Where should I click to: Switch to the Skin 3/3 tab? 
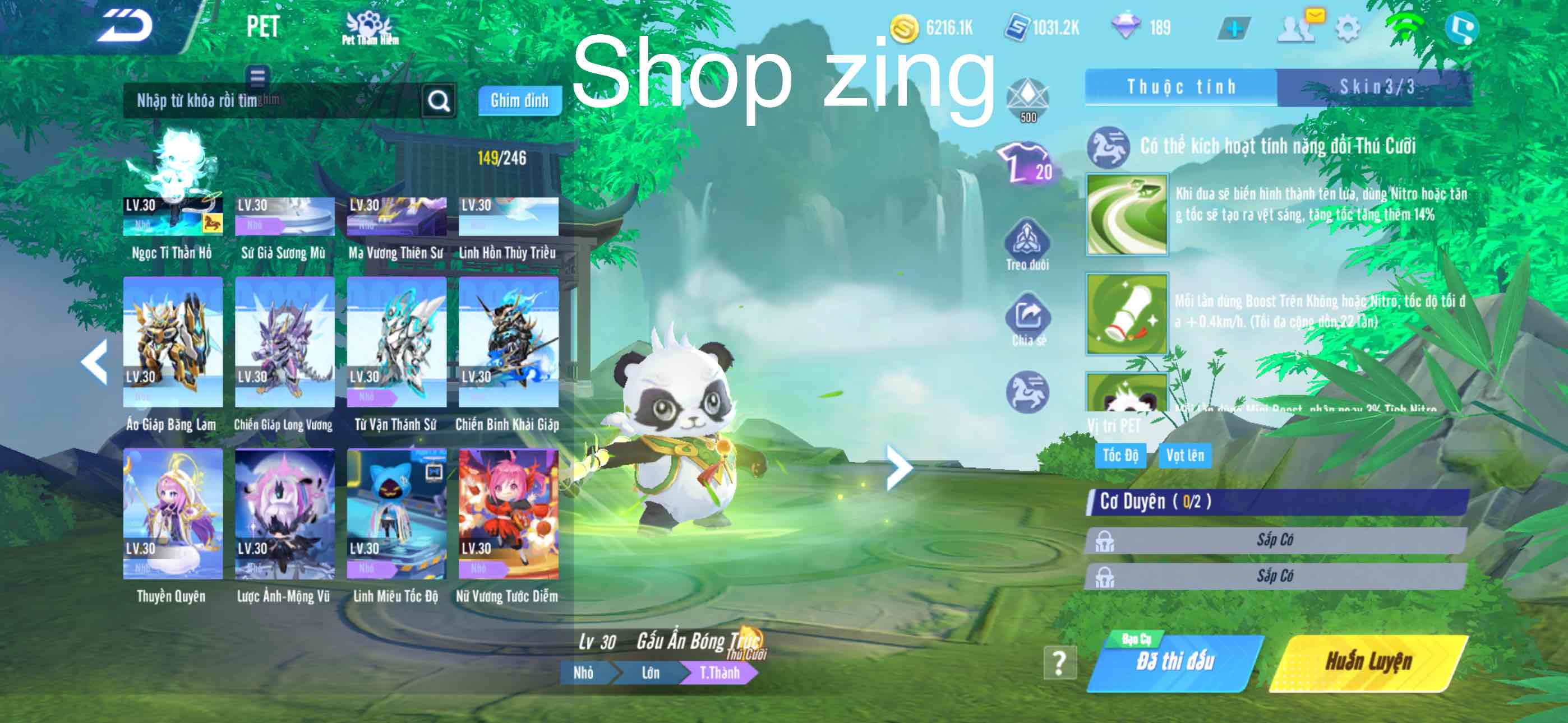tap(1381, 87)
